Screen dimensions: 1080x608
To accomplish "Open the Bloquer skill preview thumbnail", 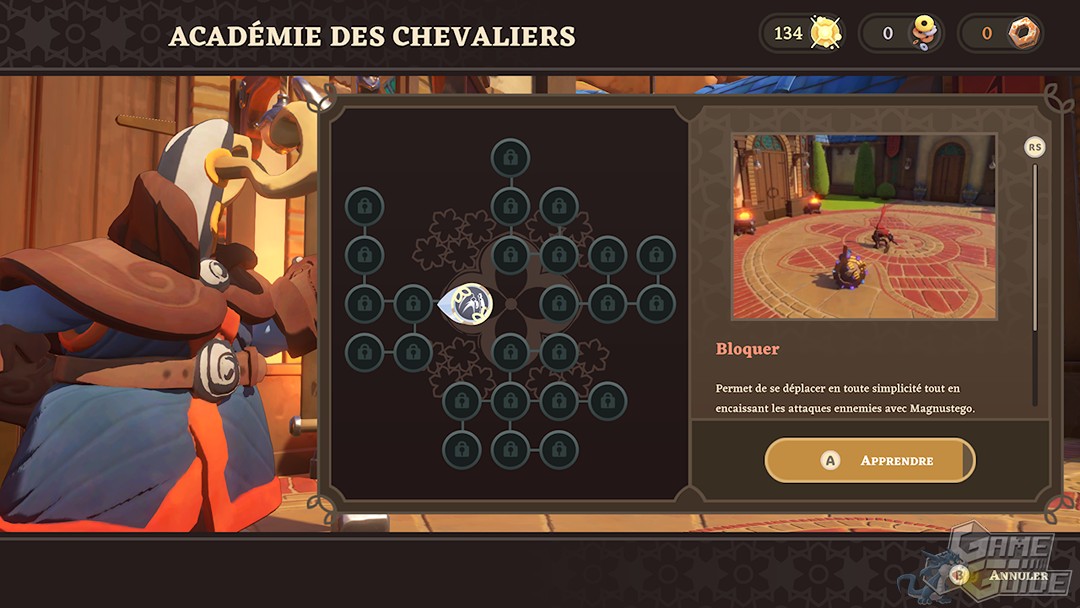I will (x=864, y=227).
